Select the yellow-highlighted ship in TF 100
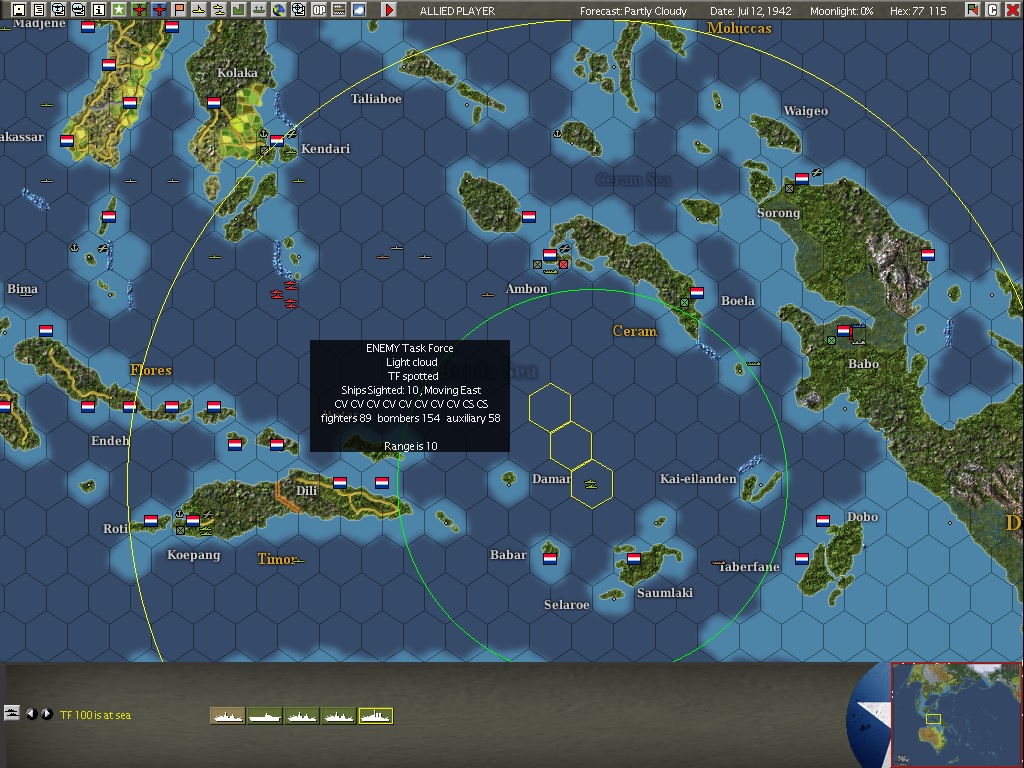1024x768 pixels. tap(376, 715)
